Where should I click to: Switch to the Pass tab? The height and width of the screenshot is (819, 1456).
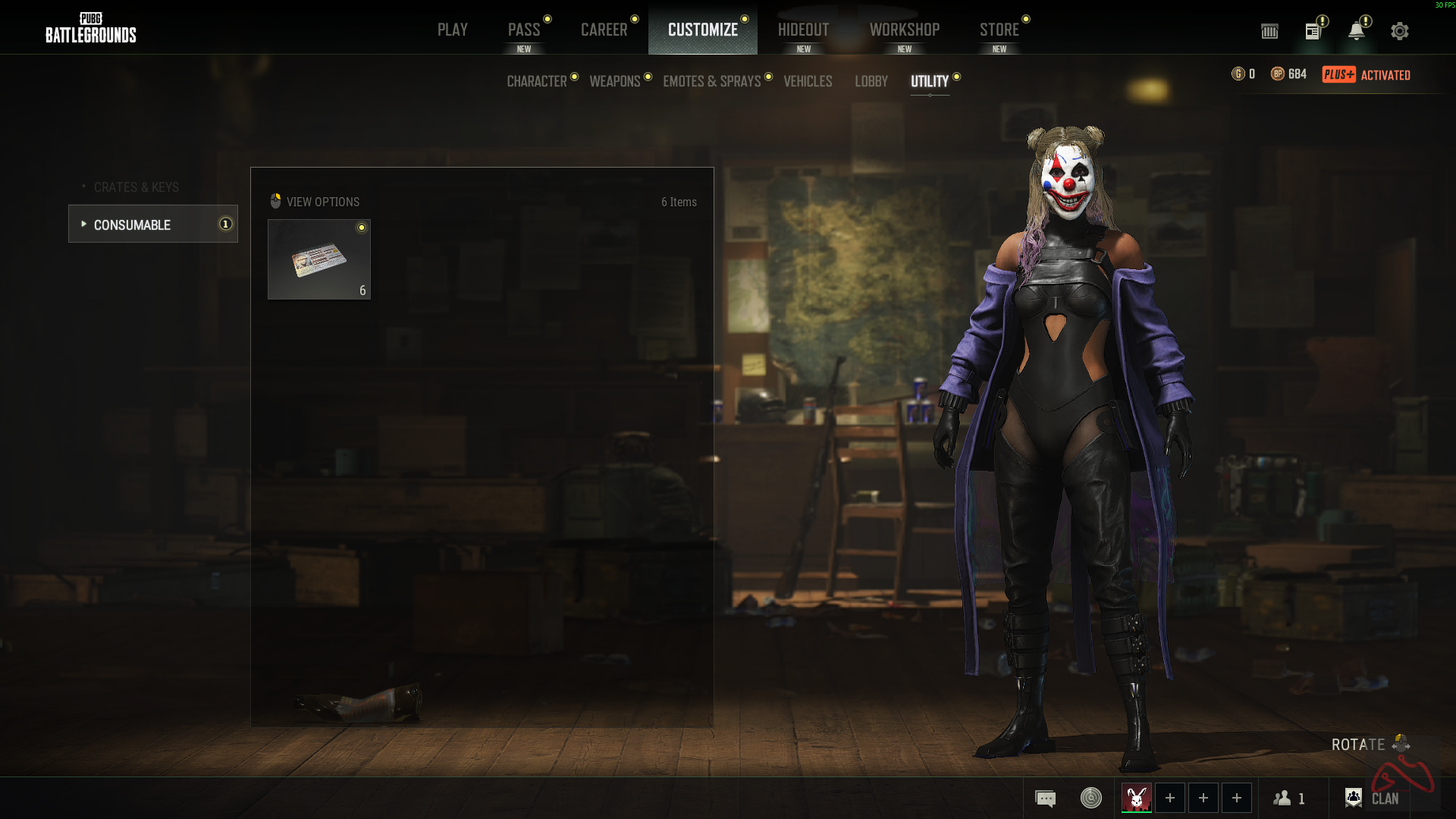click(x=524, y=30)
